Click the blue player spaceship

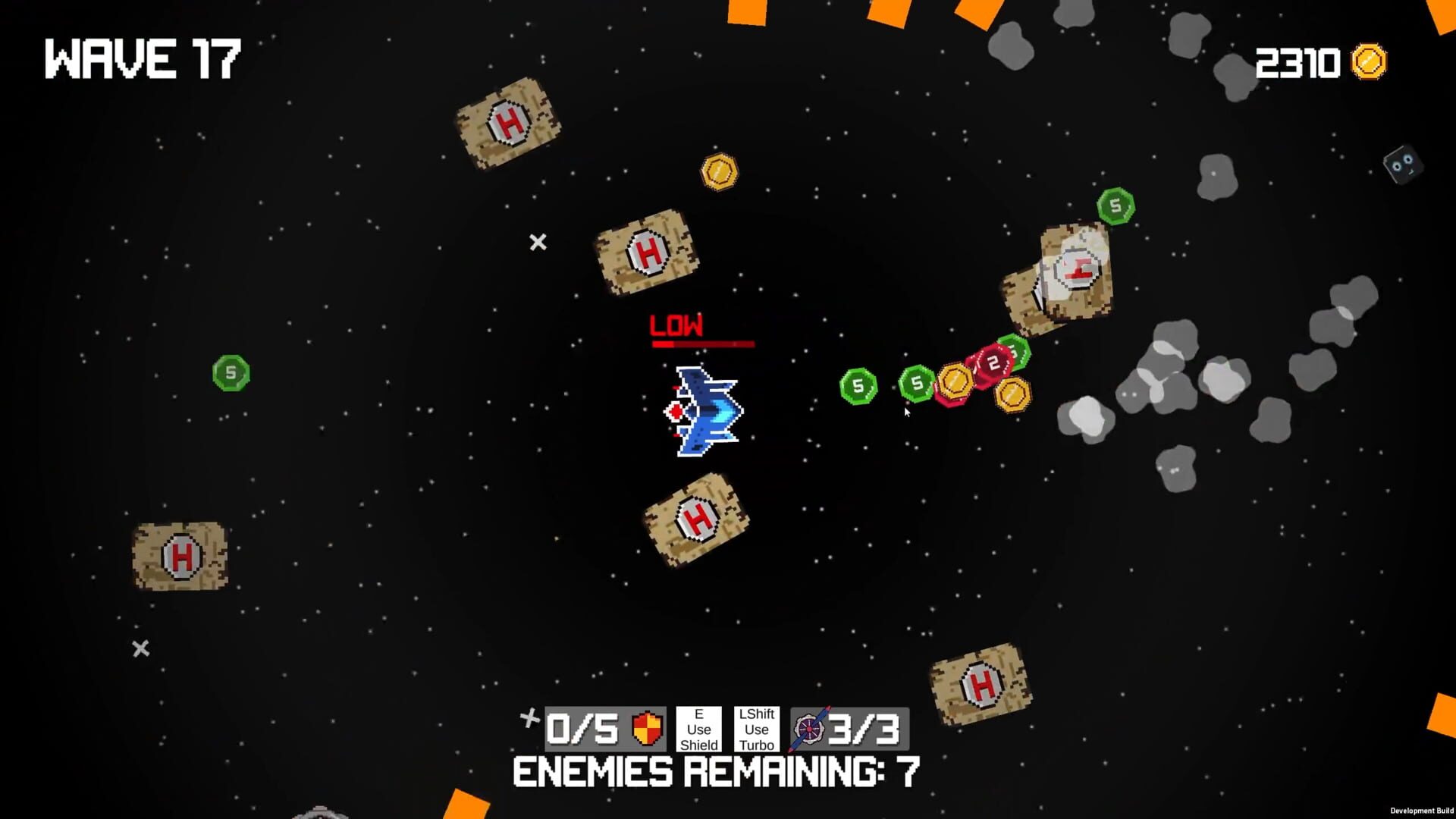[704, 413]
